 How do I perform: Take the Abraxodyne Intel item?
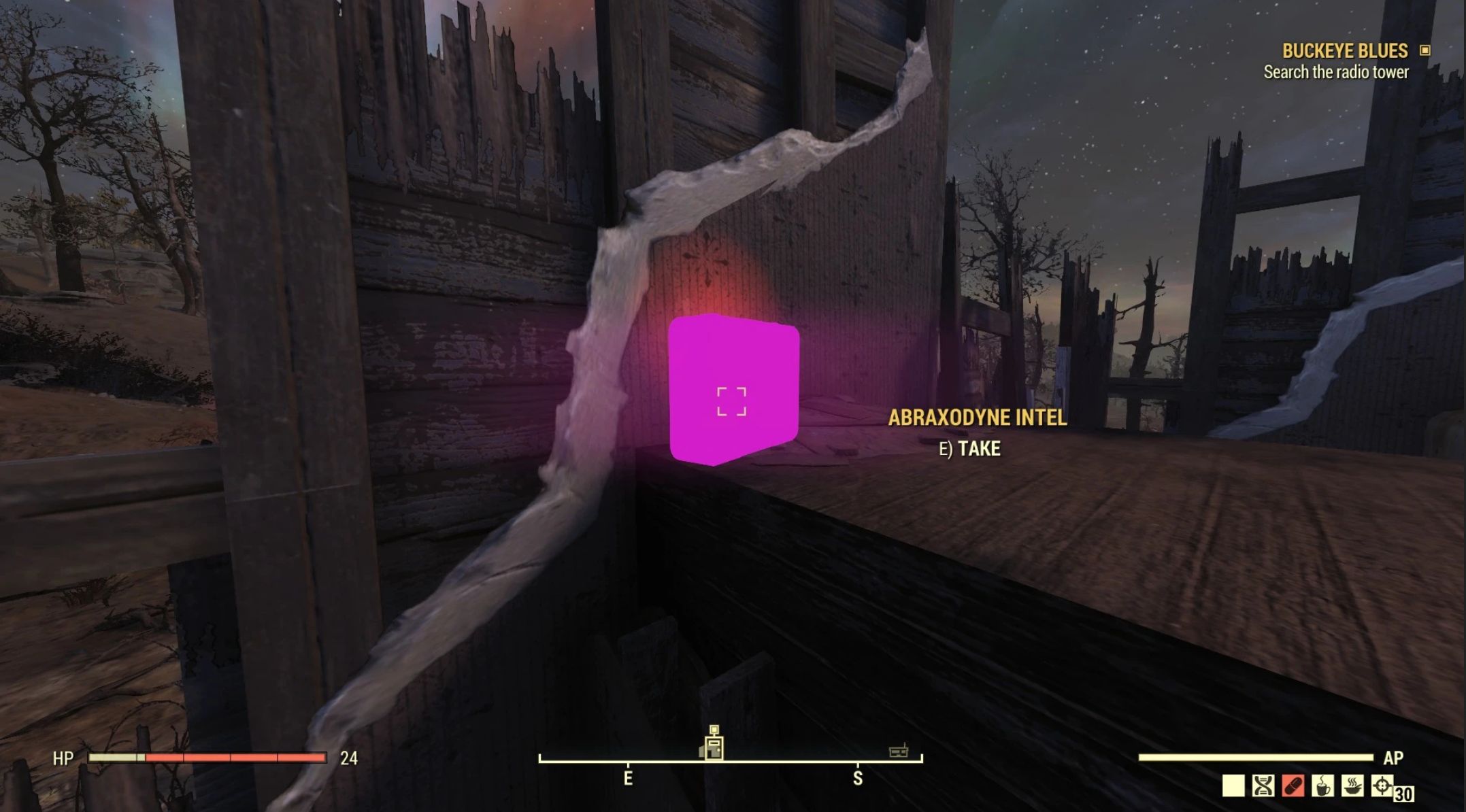(x=733, y=391)
